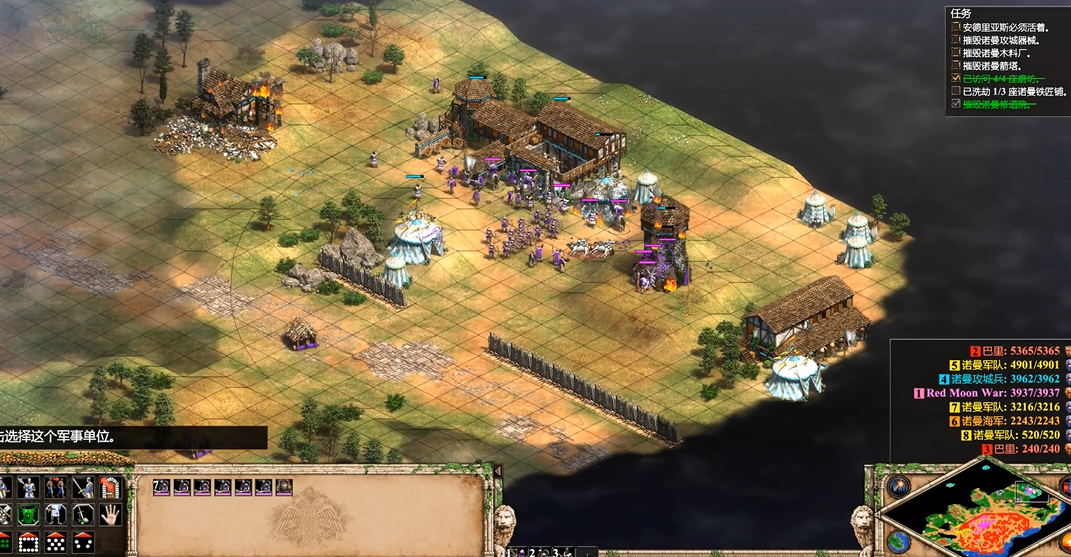Click 诺曼攻城兵 score row
1071x557 pixels.
click(998, 379)
